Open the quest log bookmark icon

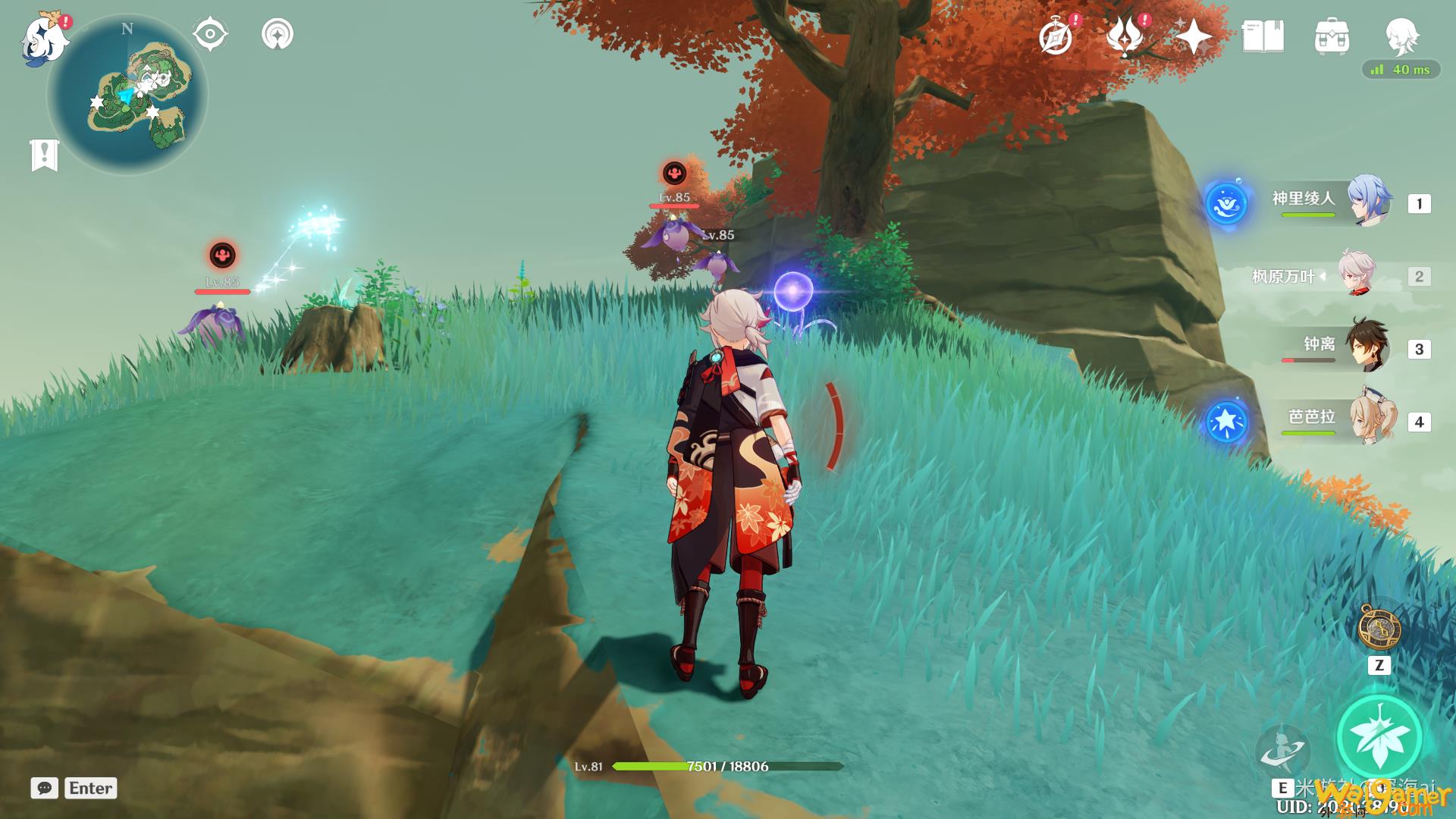[x=45, y=155]
